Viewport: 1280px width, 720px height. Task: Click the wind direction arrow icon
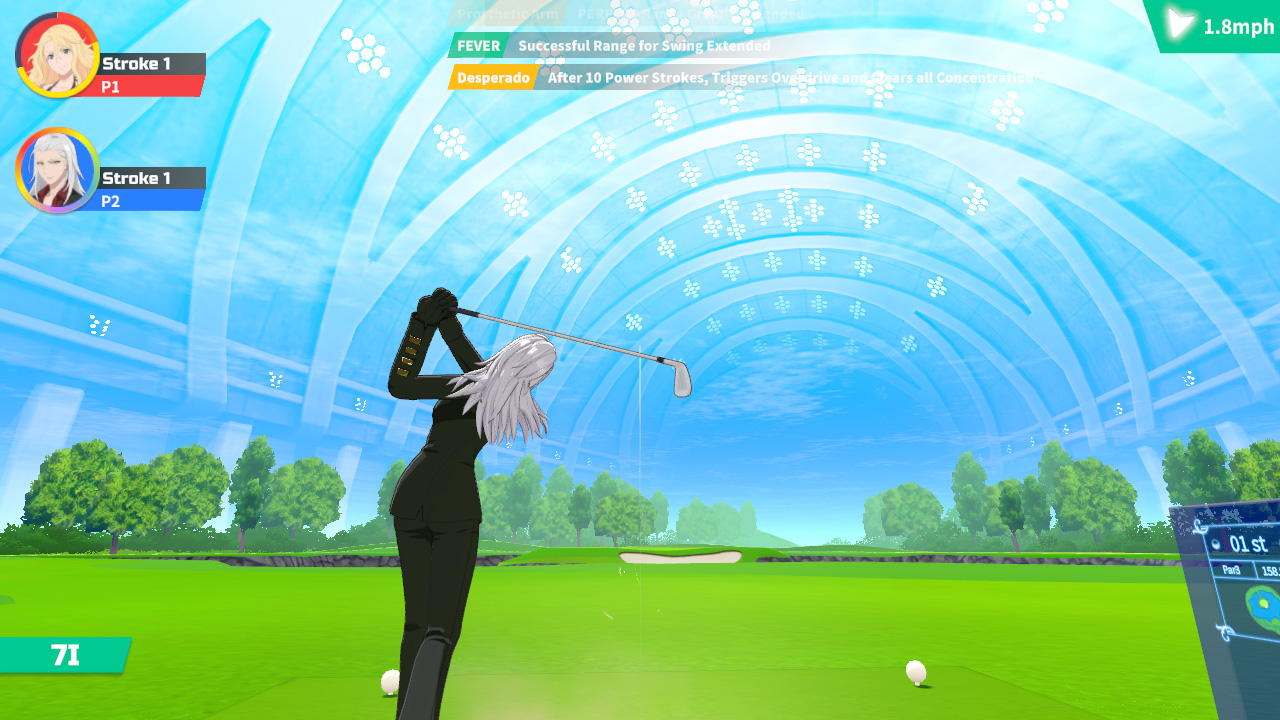coord(1176,24)
